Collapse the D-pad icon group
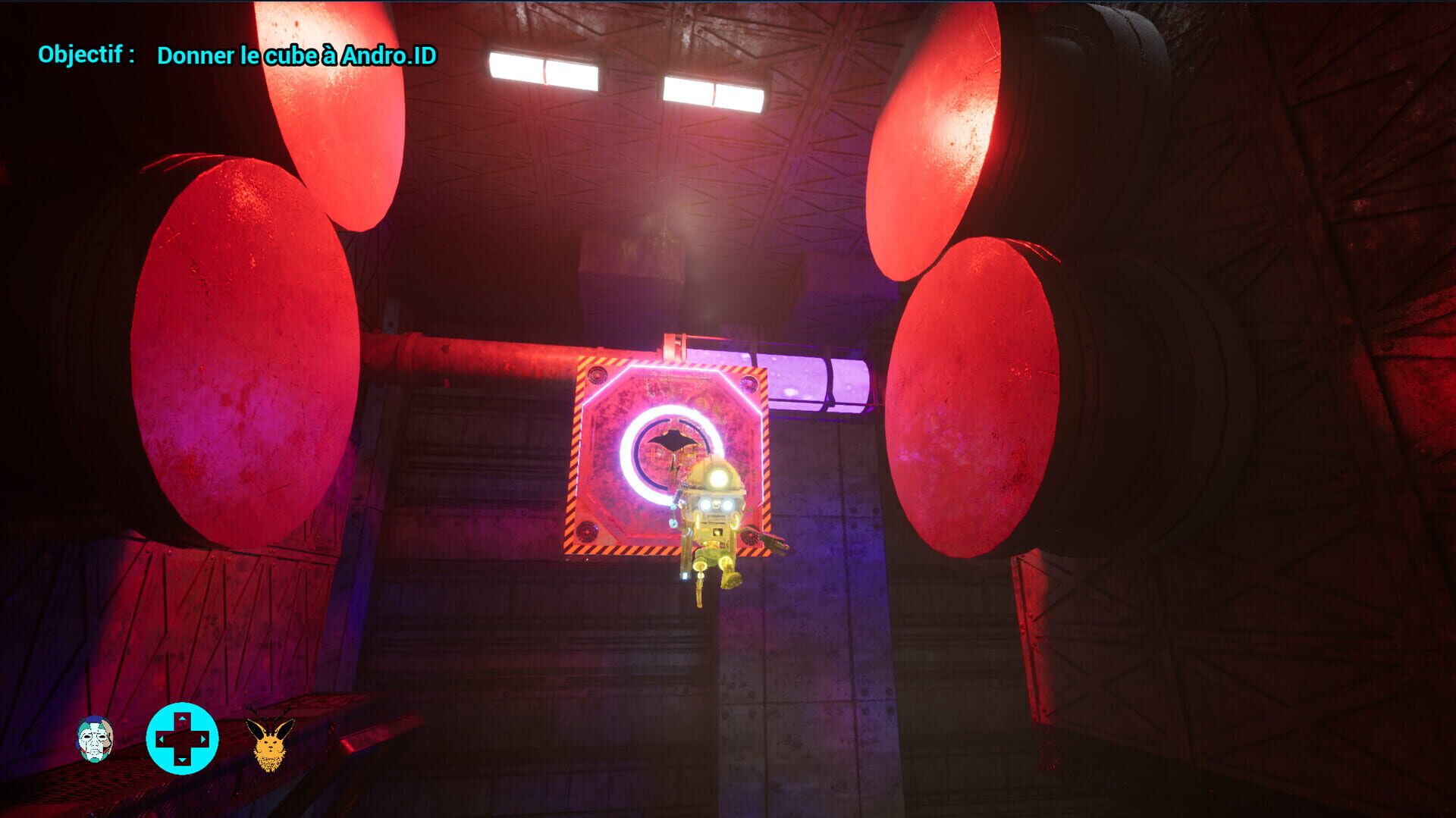 [182, 735]
